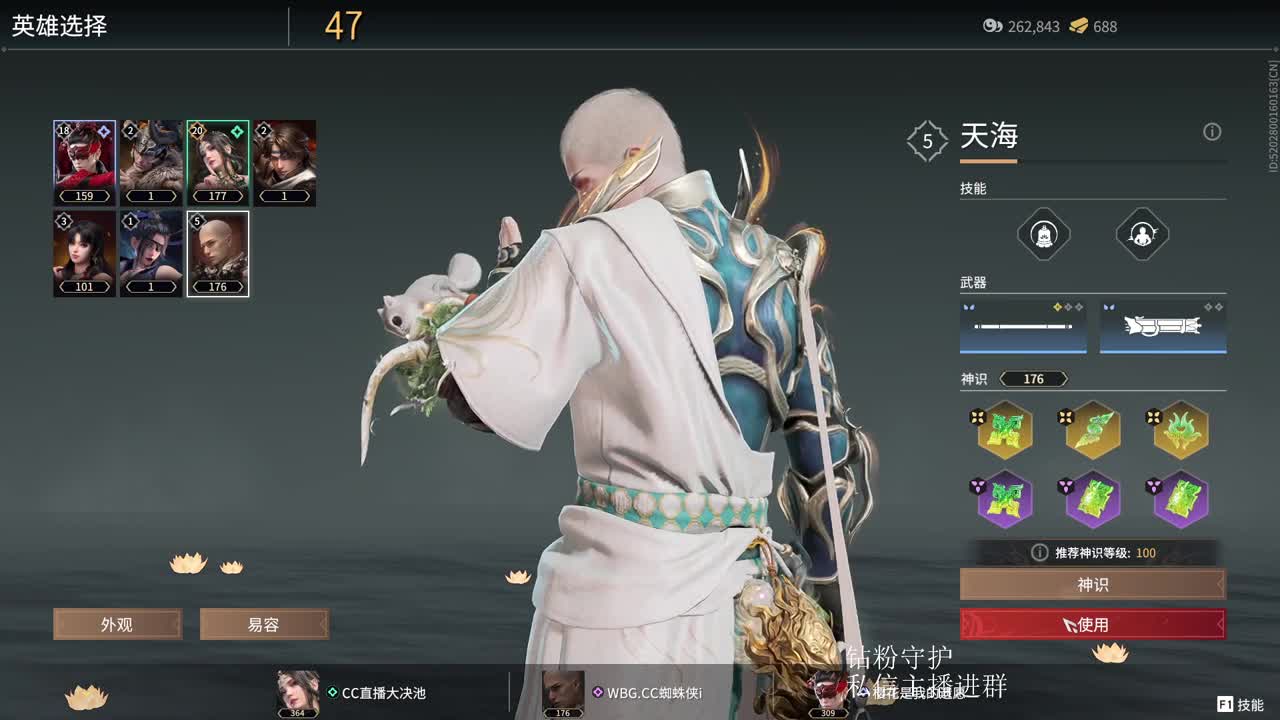Open the first gold hexagonal 神识 gem

coord(1004,429)
